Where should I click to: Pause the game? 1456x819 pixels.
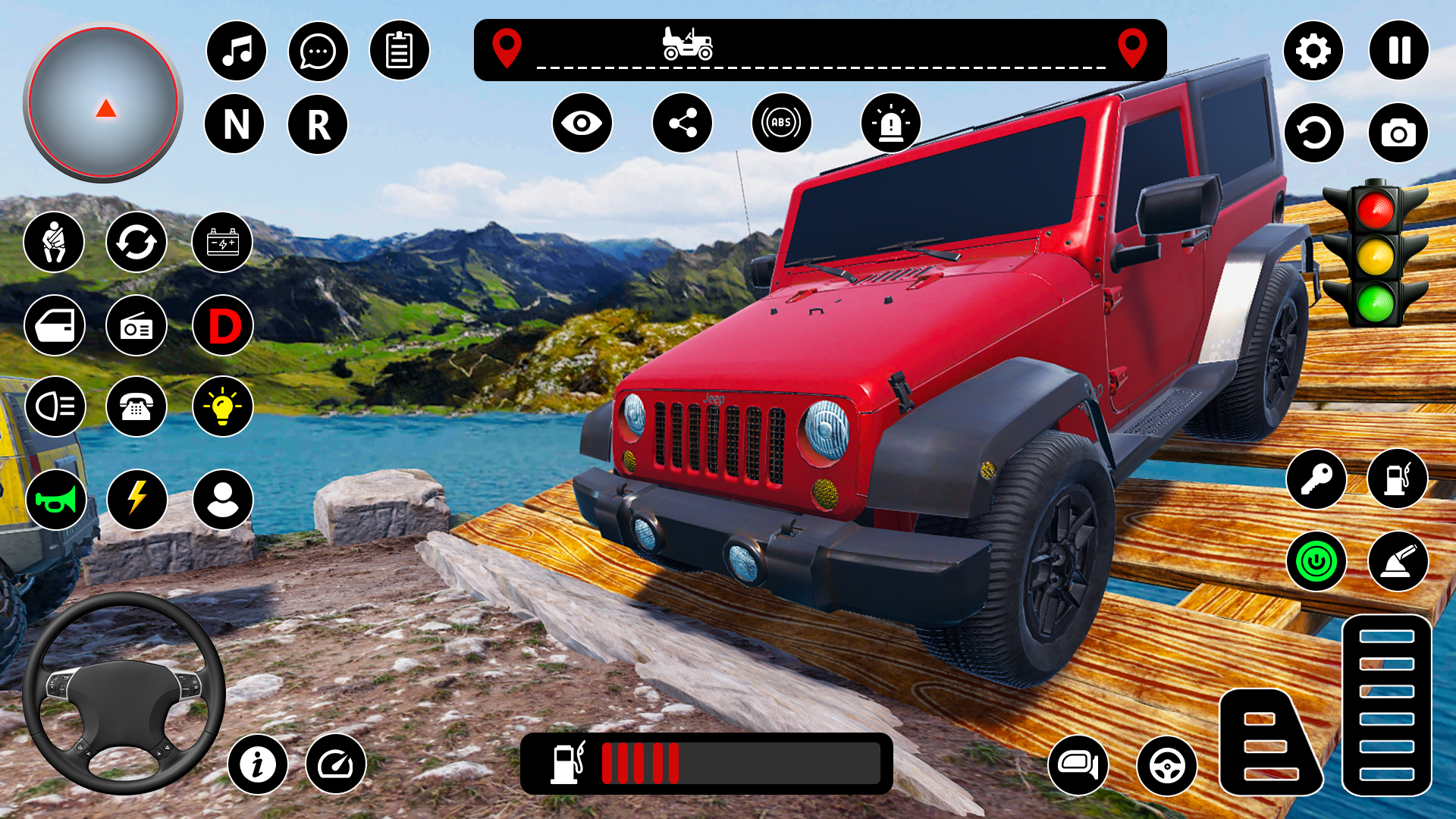(1398, 51)
